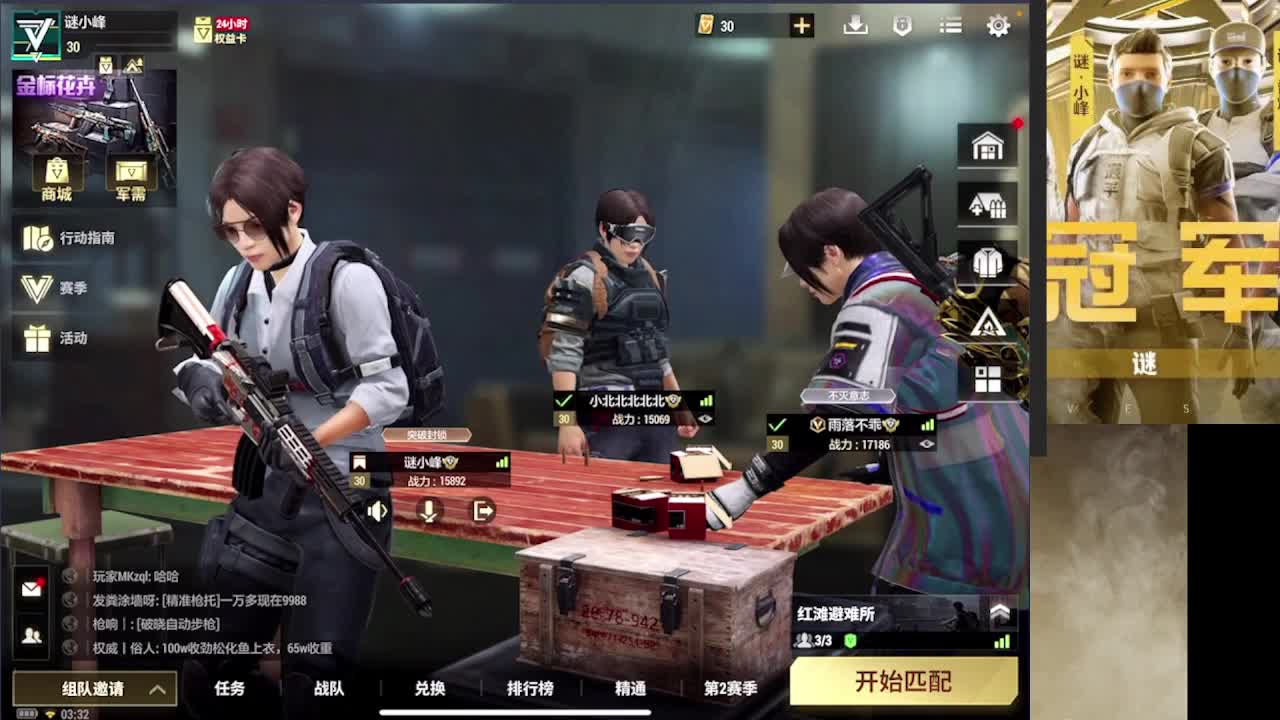This screenshot has width=1280, height=720.
Task: Open the wardrobe/outfit panel icon
Action: 988,261
